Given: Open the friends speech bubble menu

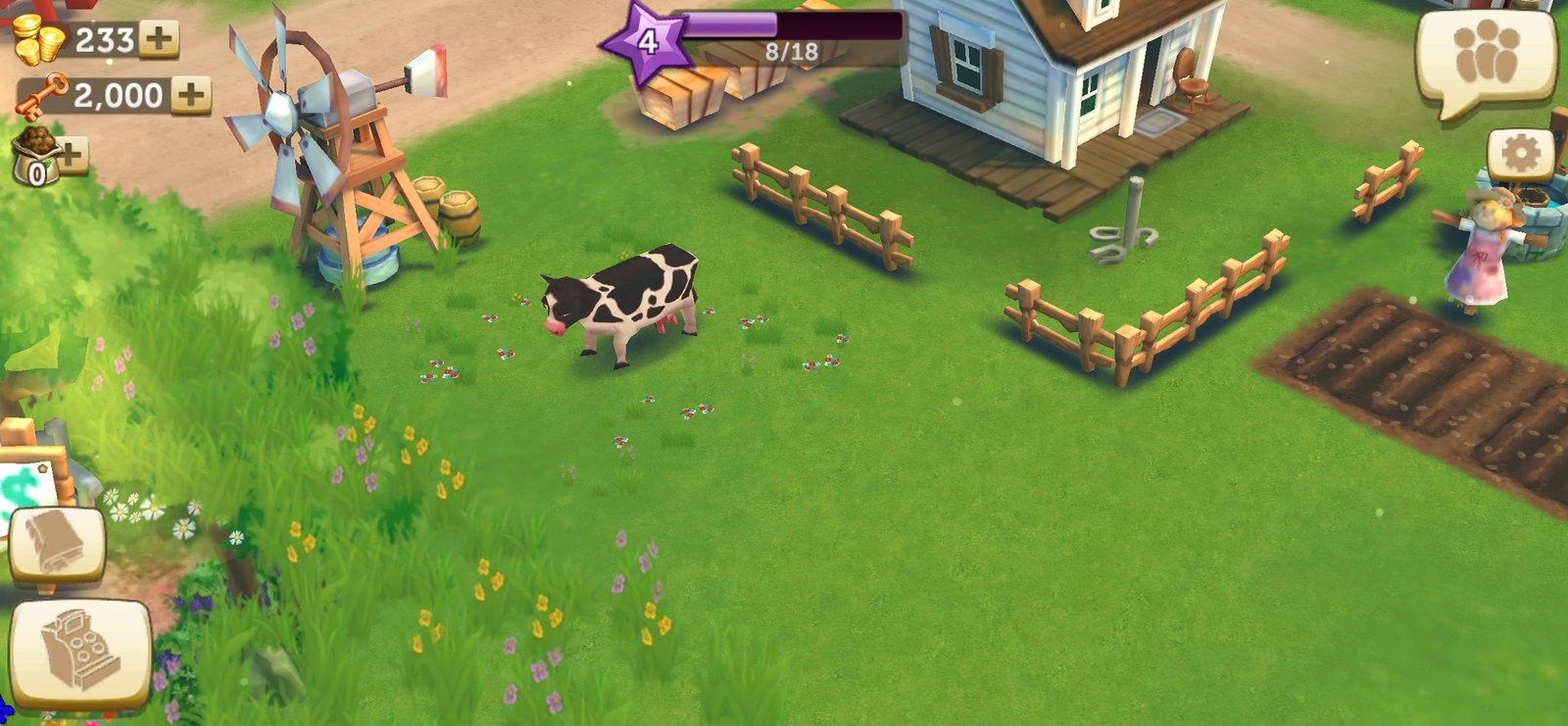Looking at the screenshot, I should [x=1486, y=59].
